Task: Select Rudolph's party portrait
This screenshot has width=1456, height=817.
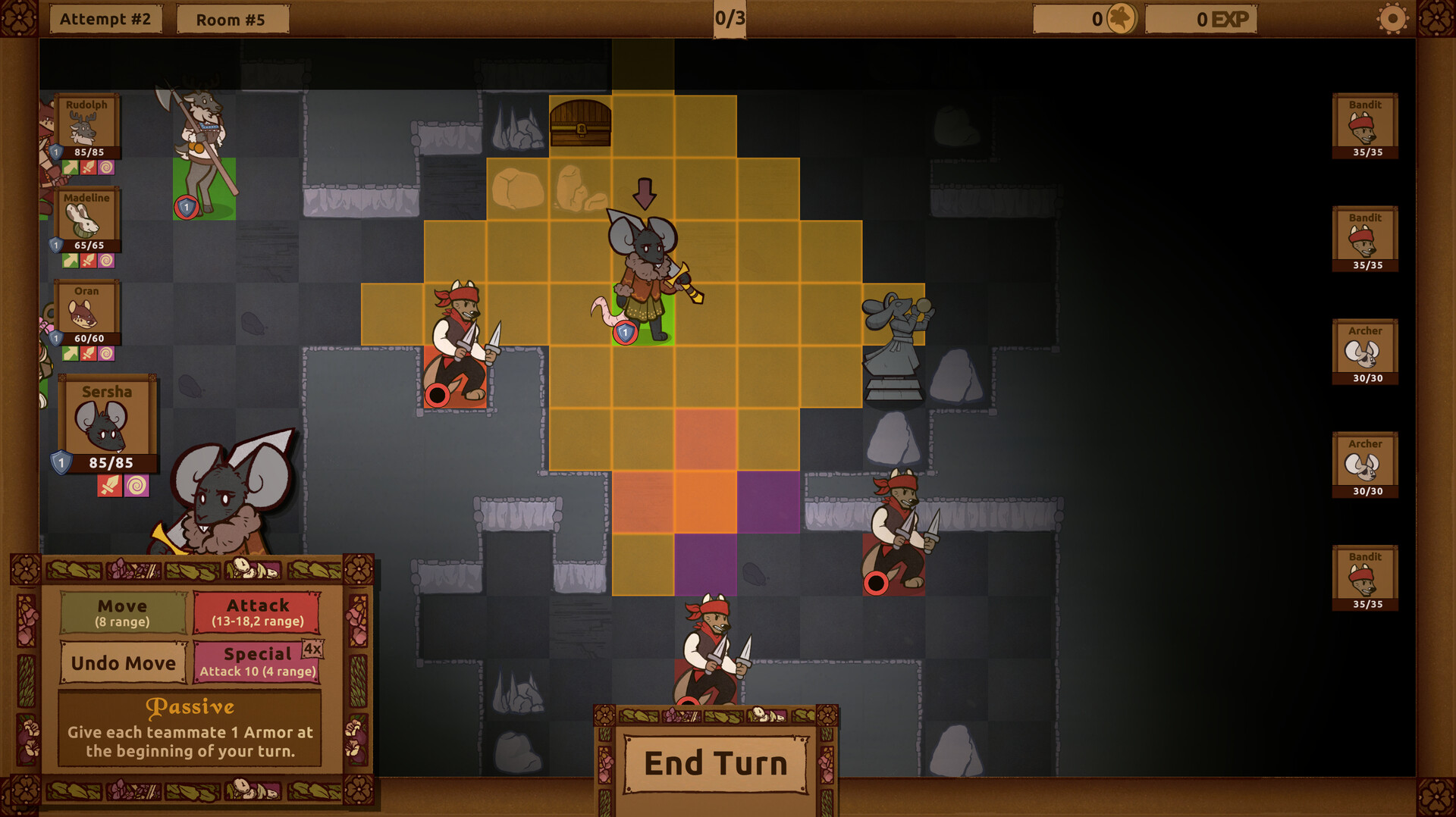Action: [86, 125]
